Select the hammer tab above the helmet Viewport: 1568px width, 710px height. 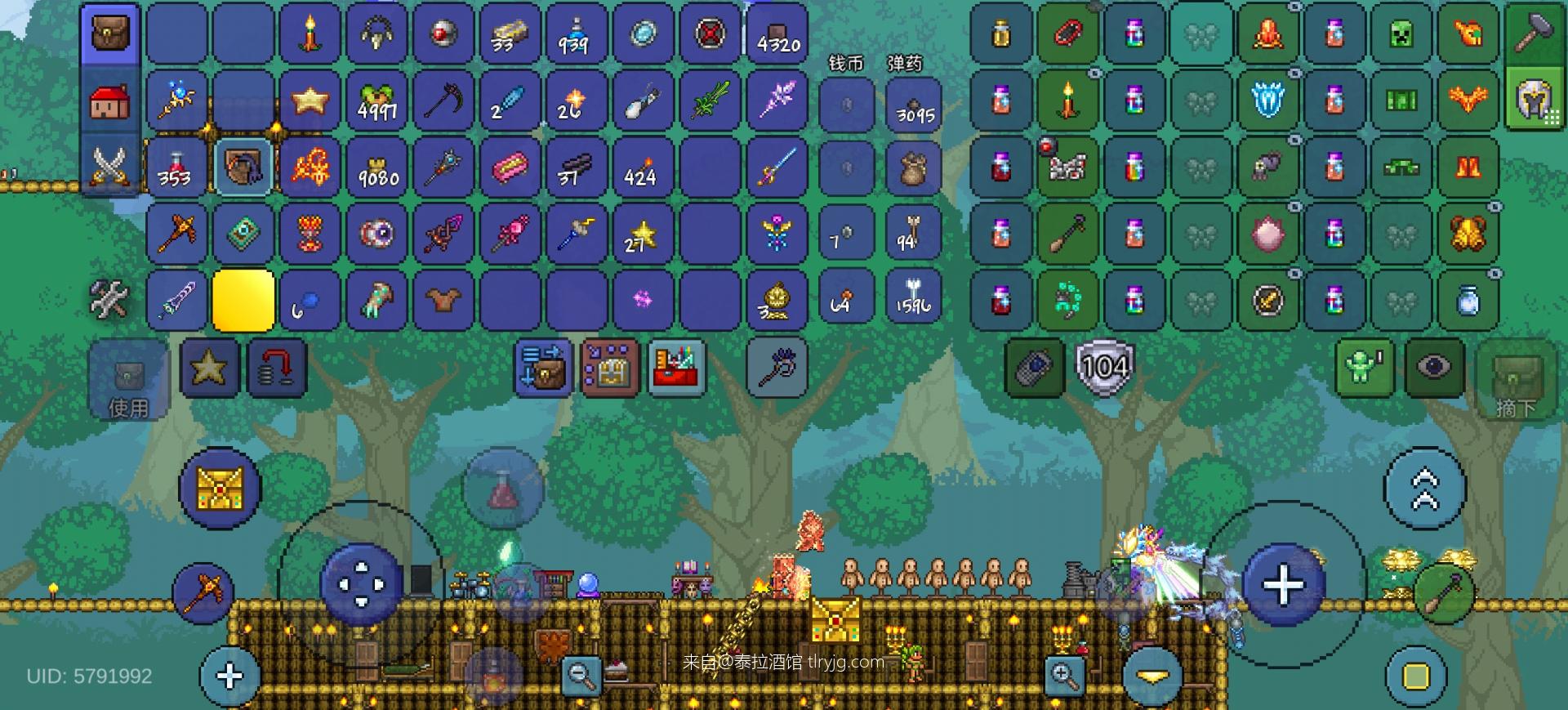(x=1534, y=33)
